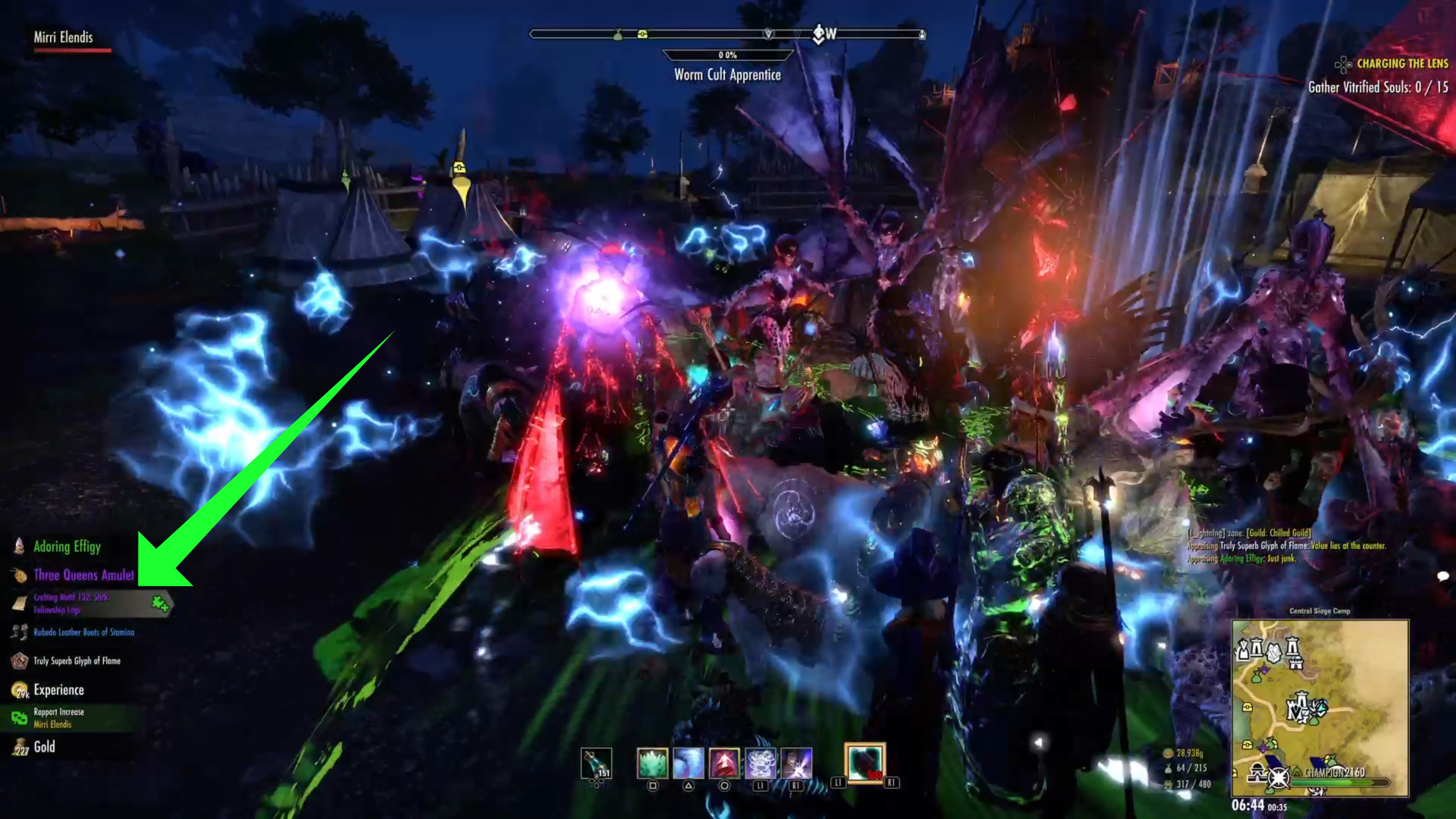Viewport: 1456px width, 819px height.
Task: Click the Adoring Effigy loot entry
Action: click(x=67, y=546)
